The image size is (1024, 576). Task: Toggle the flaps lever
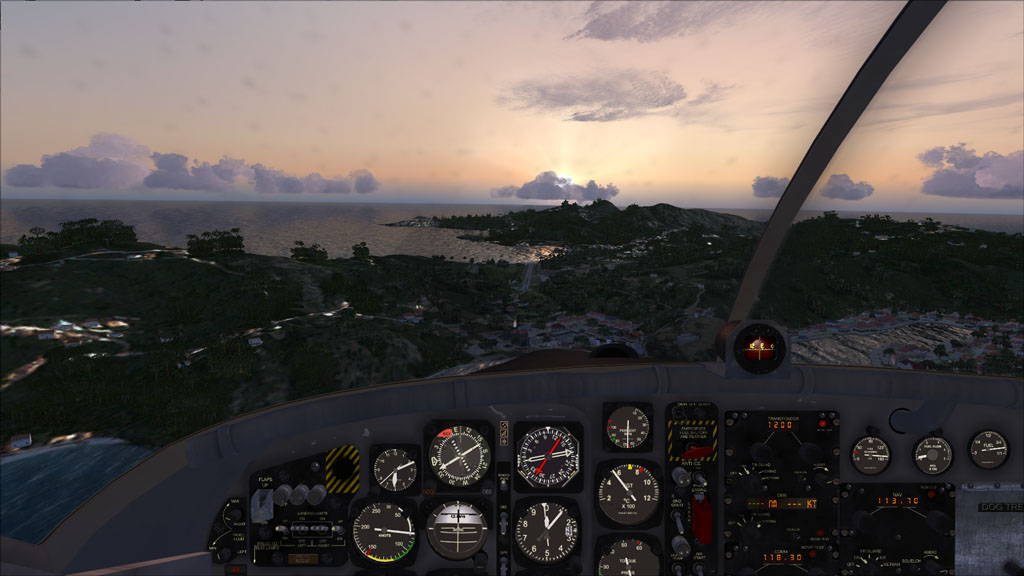pos(262,507)
